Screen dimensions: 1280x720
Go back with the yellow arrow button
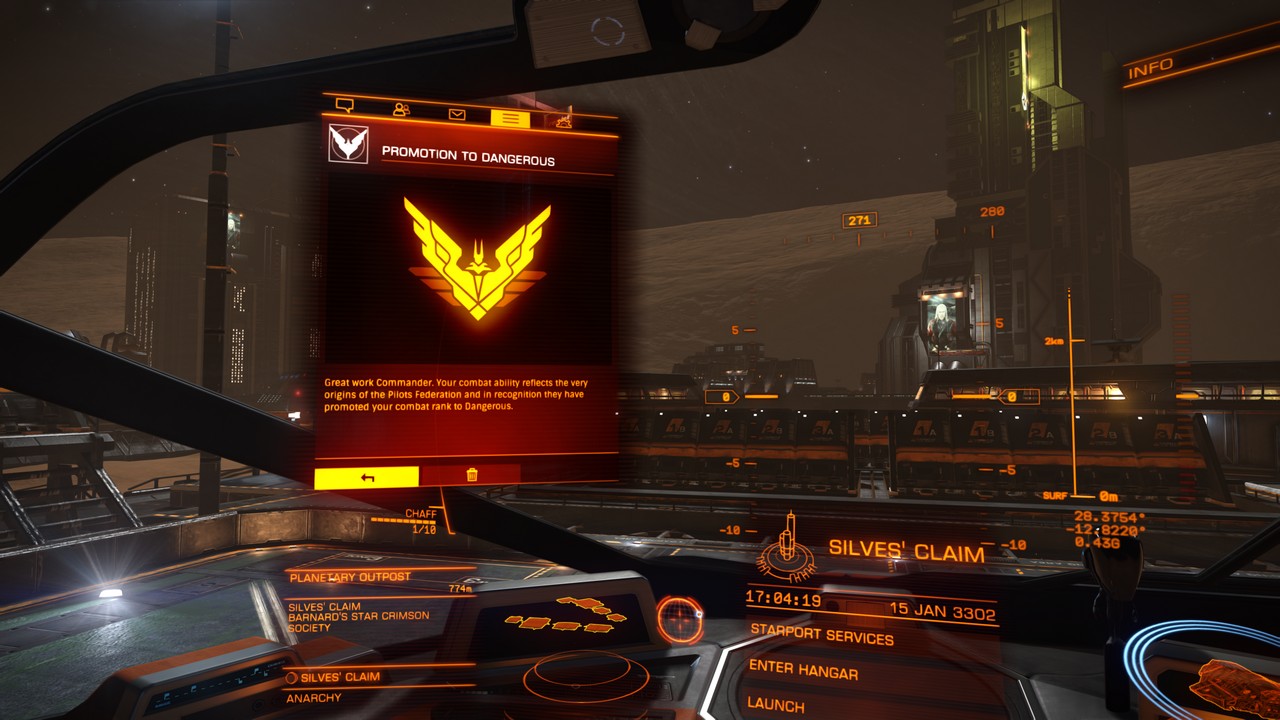(x=367, y=477)
